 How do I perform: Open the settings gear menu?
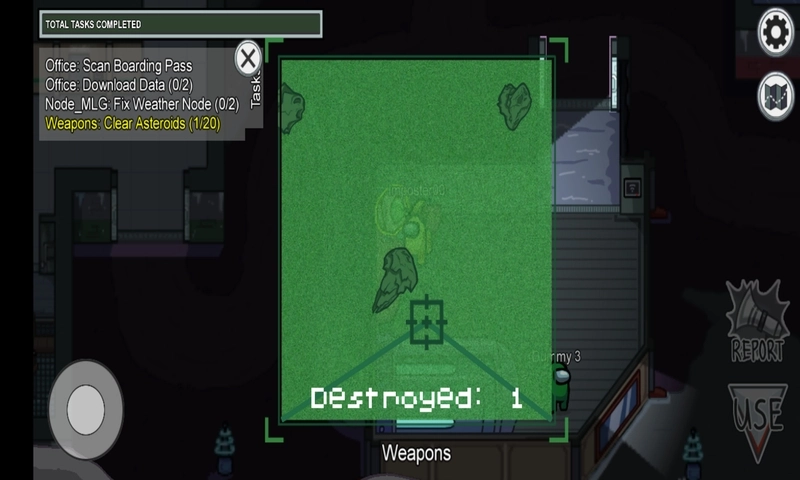777,34
